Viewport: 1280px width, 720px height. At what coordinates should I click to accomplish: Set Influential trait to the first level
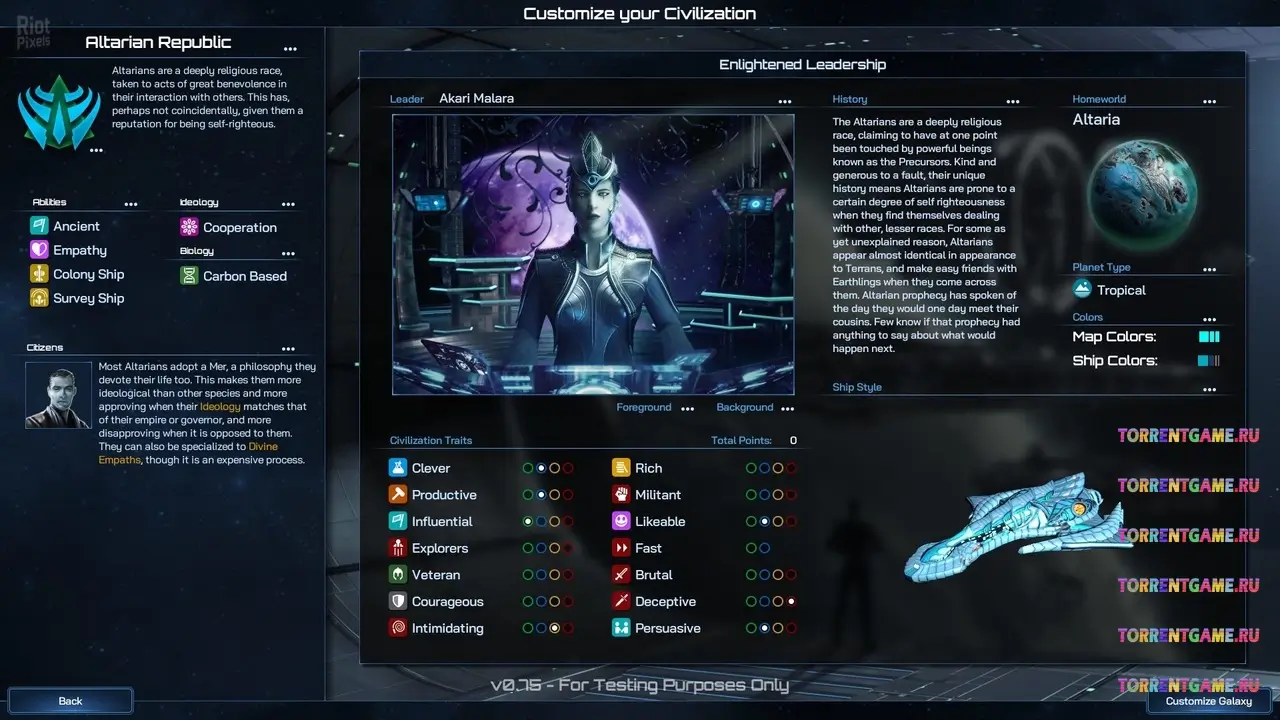click(x=528, y=521)
